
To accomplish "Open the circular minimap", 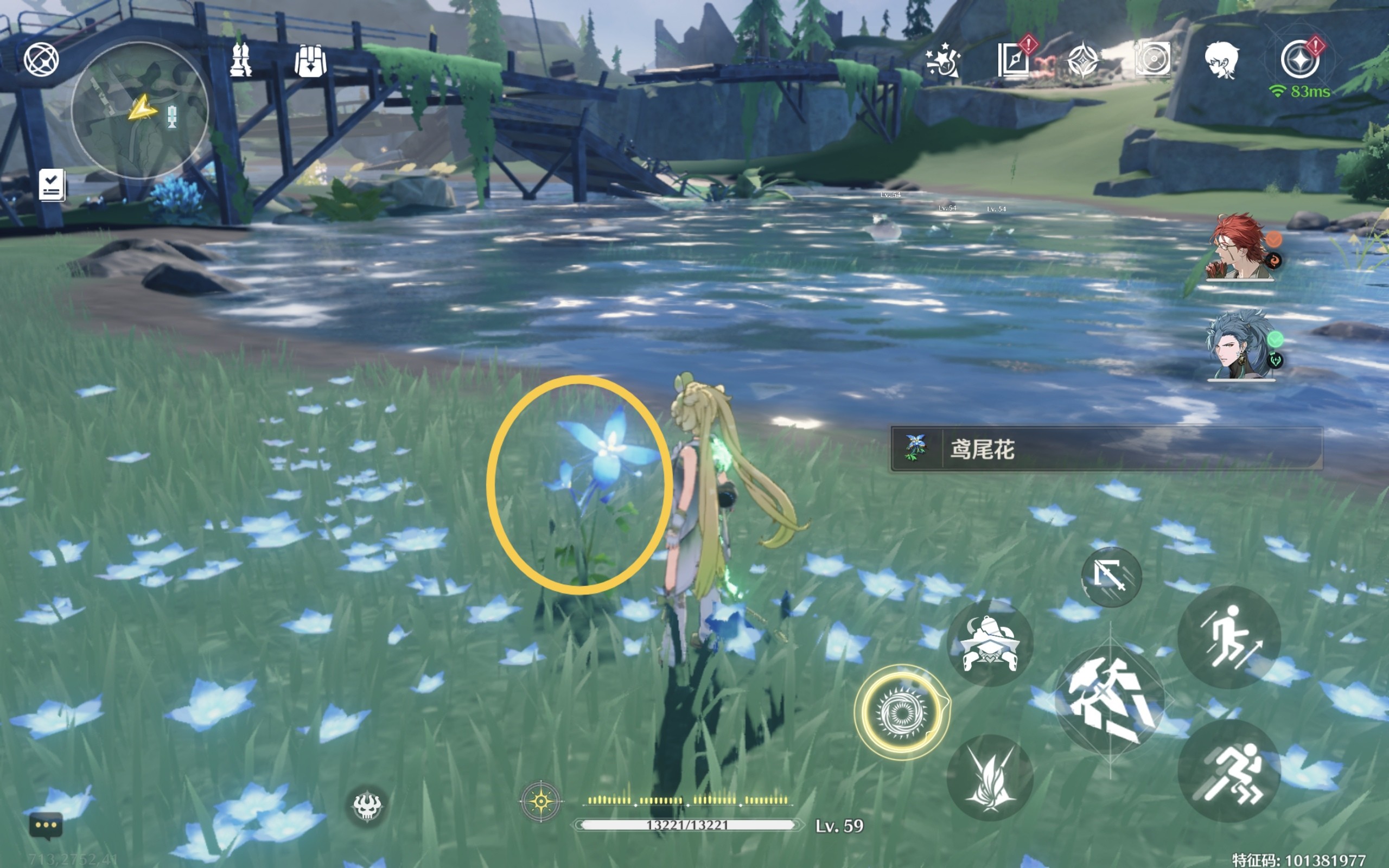I will pyautogui.click(x=139, y=110).
